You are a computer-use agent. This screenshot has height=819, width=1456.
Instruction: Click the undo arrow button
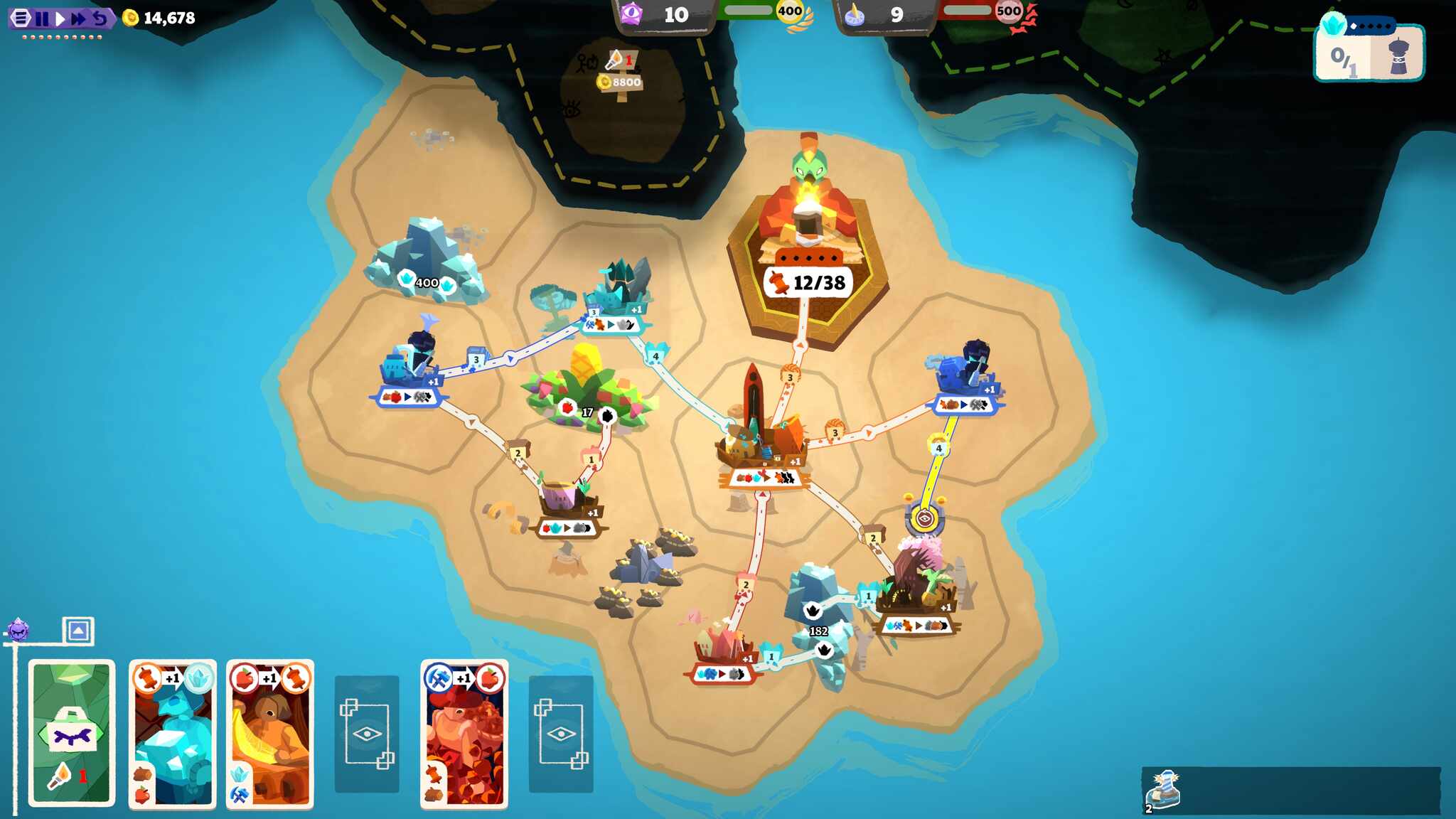click(100, 18)
